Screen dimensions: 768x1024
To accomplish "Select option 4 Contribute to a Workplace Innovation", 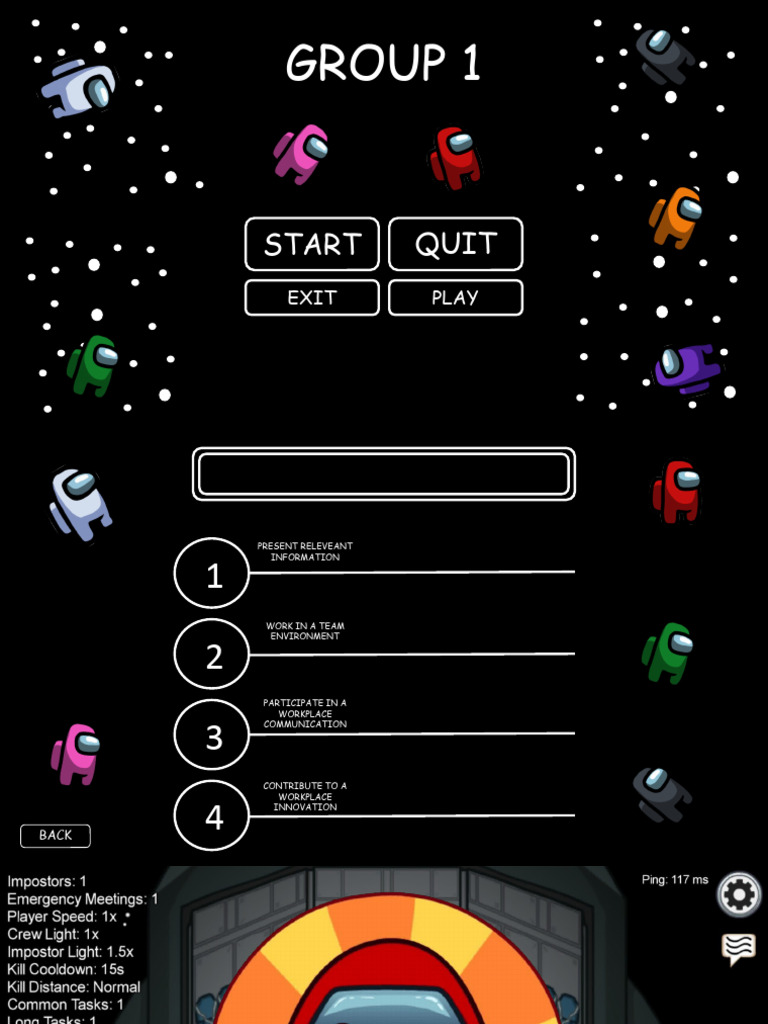I will coord(212,815).
